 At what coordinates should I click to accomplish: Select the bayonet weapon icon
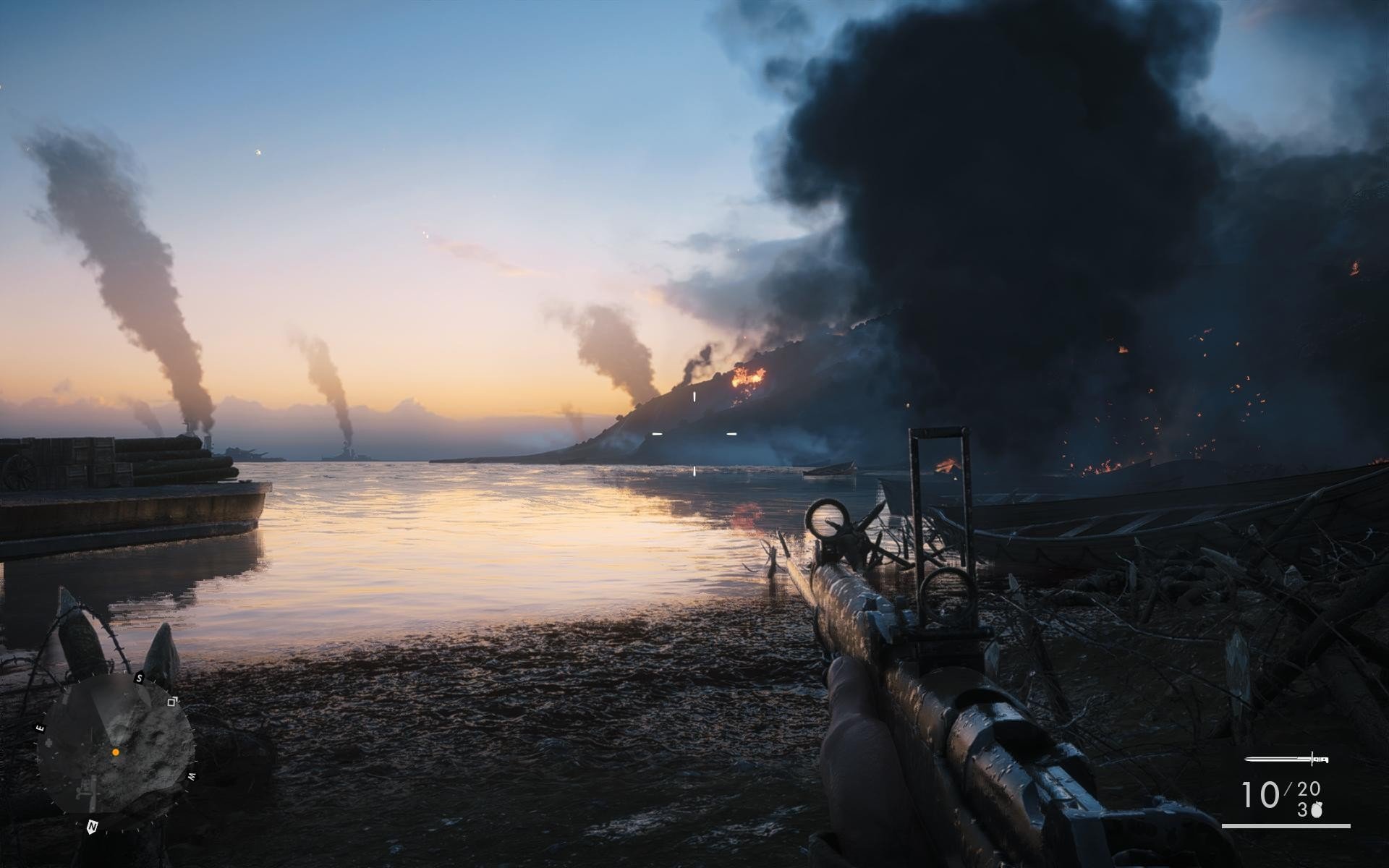click(1287, 759)
